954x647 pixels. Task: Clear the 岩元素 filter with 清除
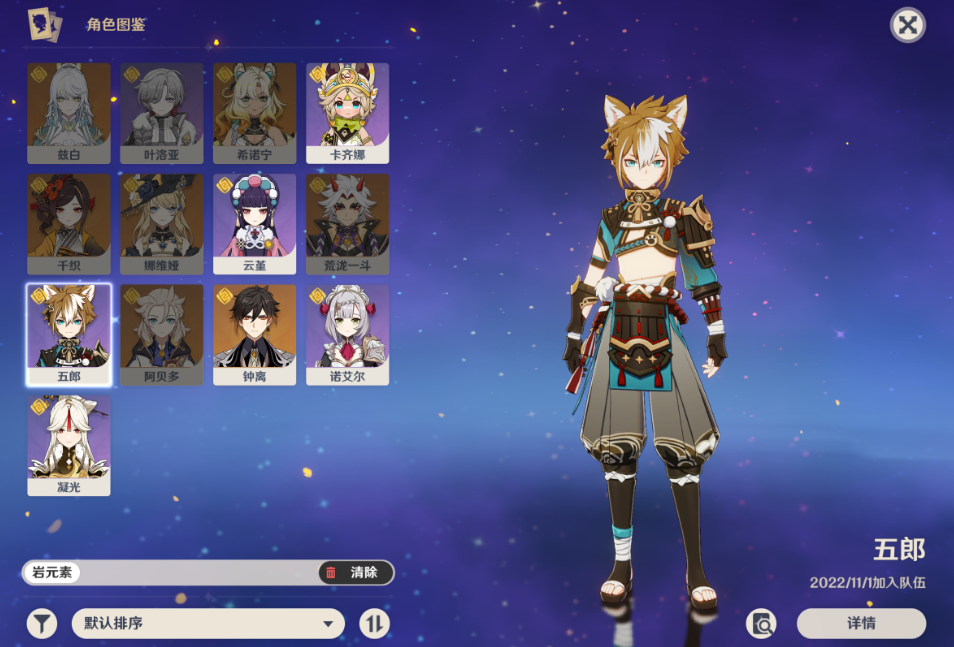pos(355,573)
